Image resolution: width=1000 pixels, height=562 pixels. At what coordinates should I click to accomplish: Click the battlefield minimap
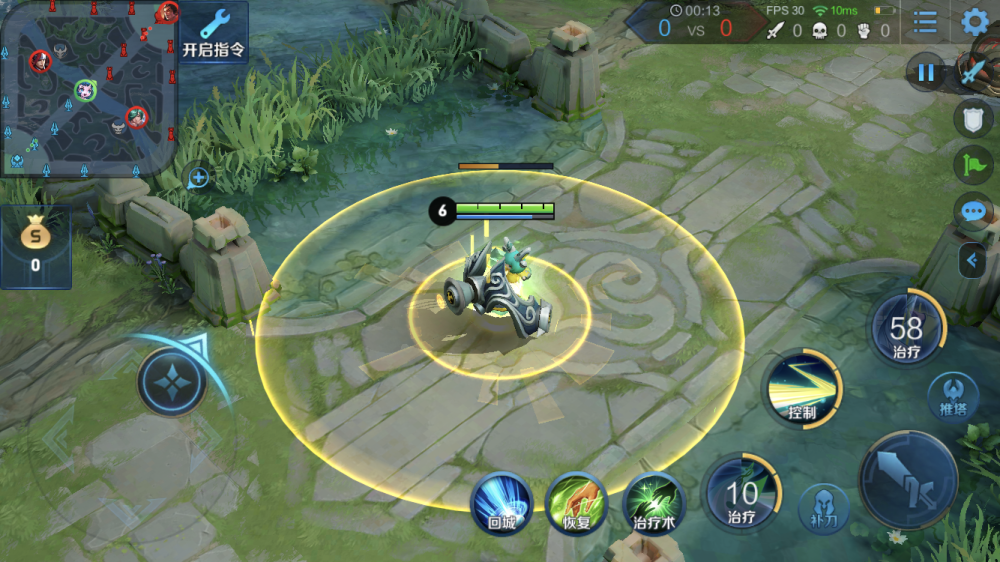tap(88, 88)
